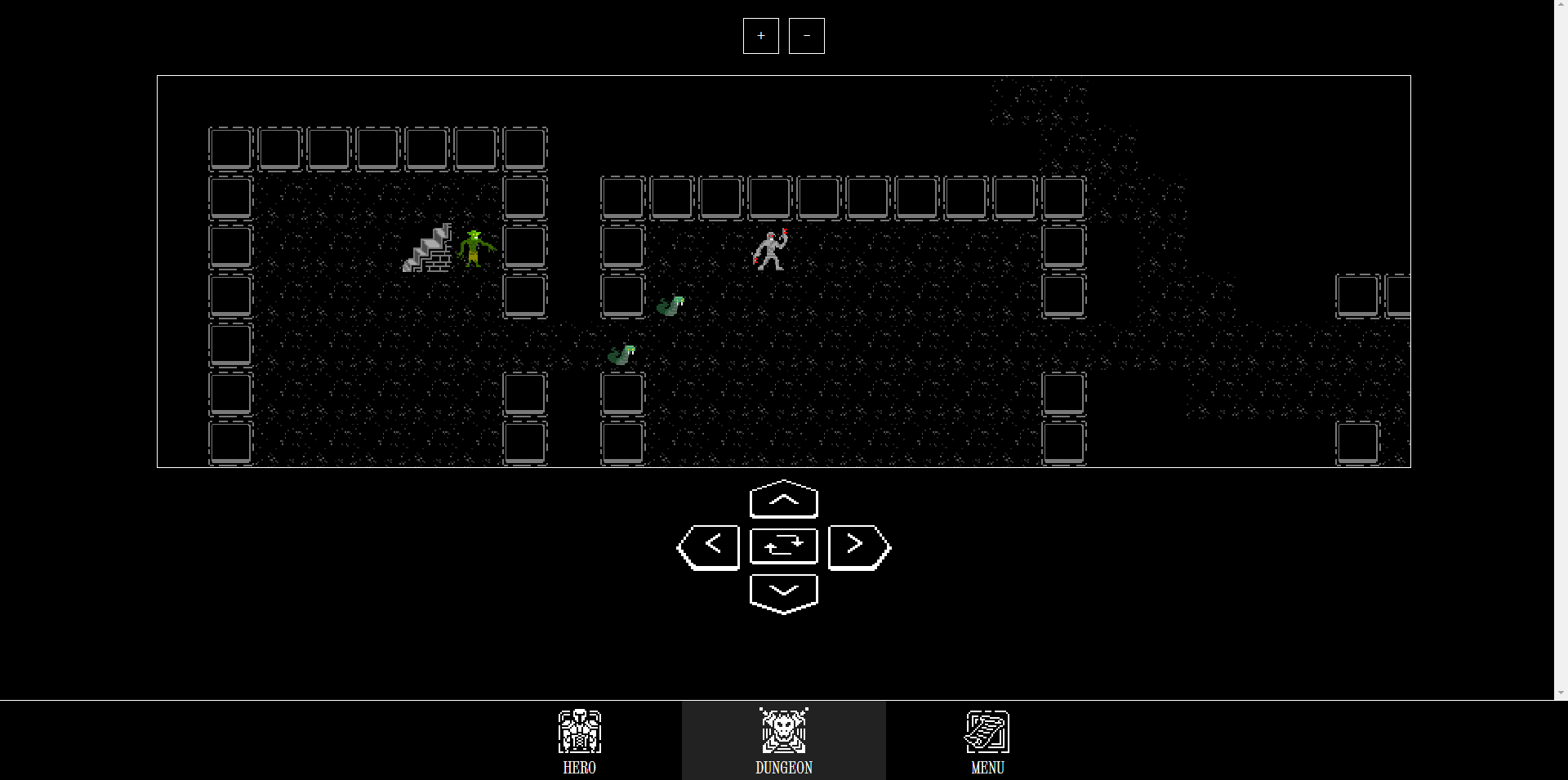This screenshot has height=780, width=1568.
Task: Click the left arrow movement button
Action: coord(709,546)
